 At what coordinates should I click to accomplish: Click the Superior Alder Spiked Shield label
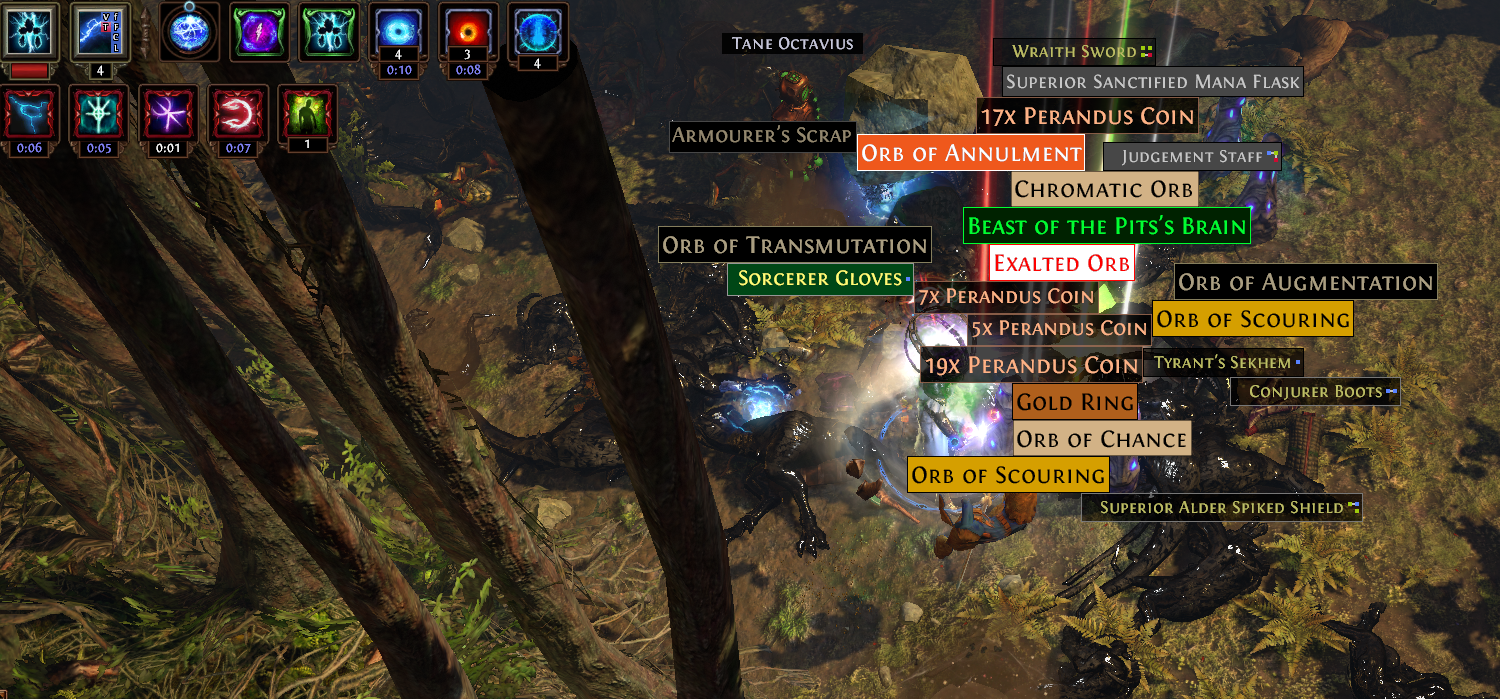(x=1221, y=507)
